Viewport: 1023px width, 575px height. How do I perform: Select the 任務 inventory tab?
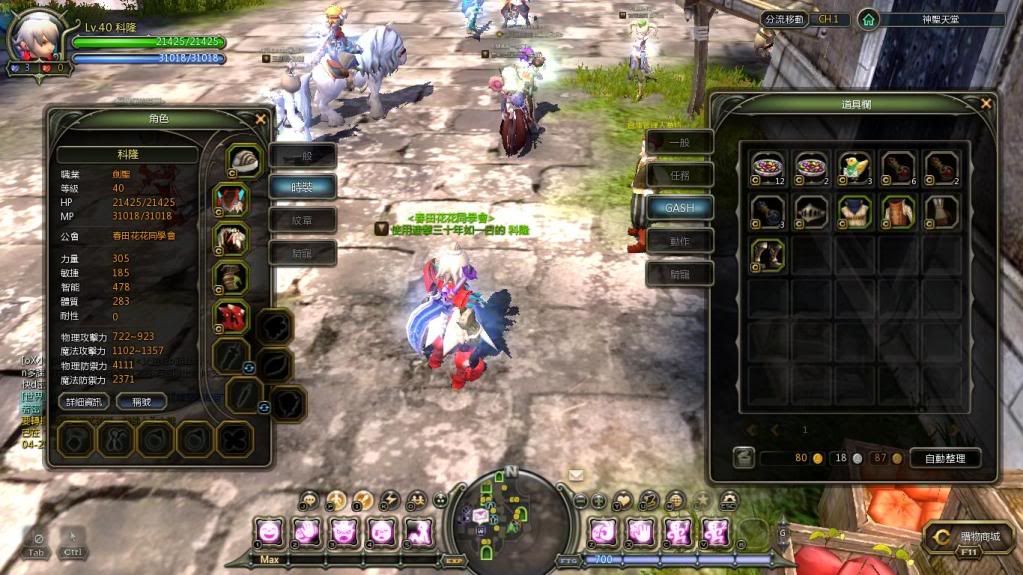point(679,175)
